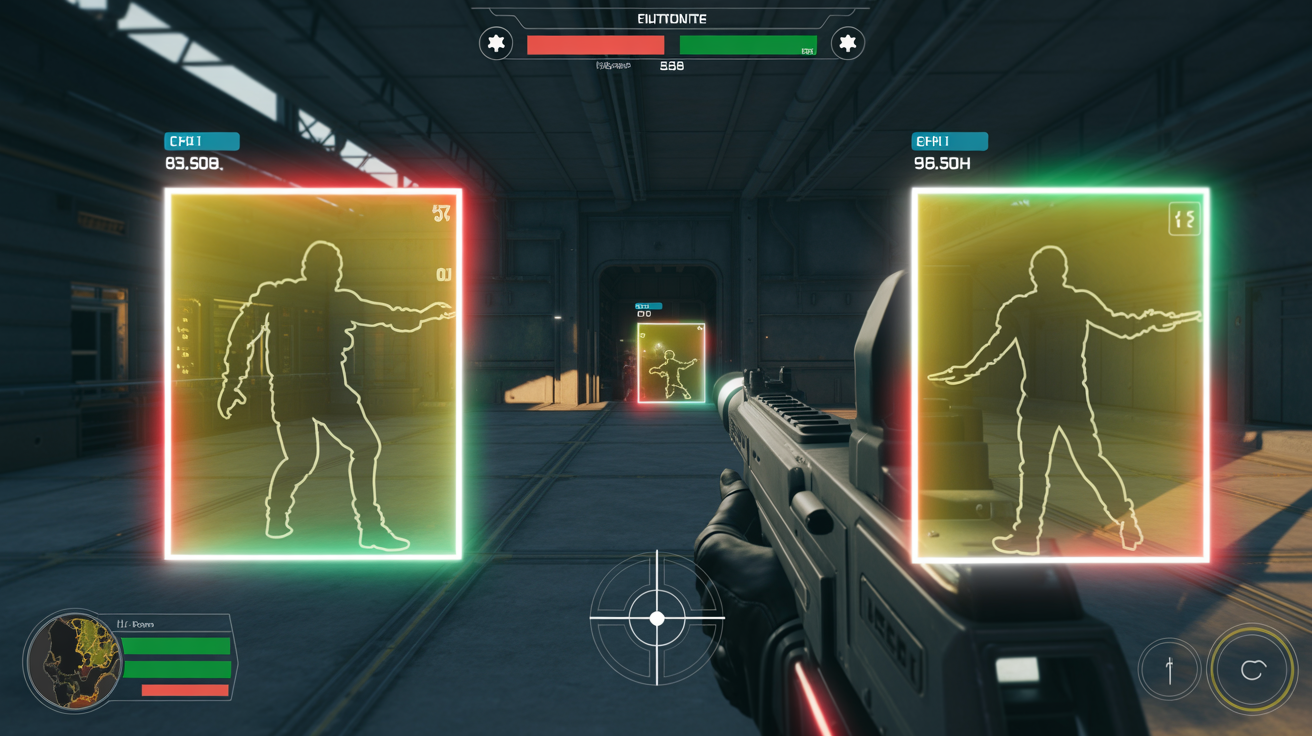Screen dimensions: 1312x736
Task: Open the circular minimap
Action: click(74, 661)
